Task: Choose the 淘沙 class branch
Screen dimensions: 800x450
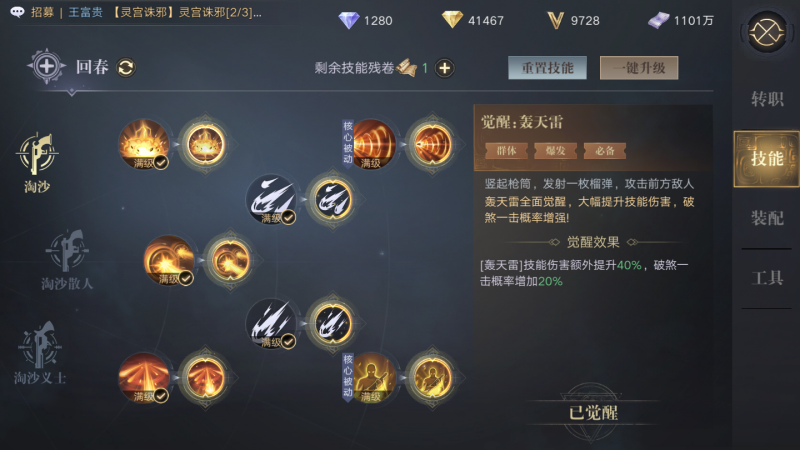Action: pos(37,158)
